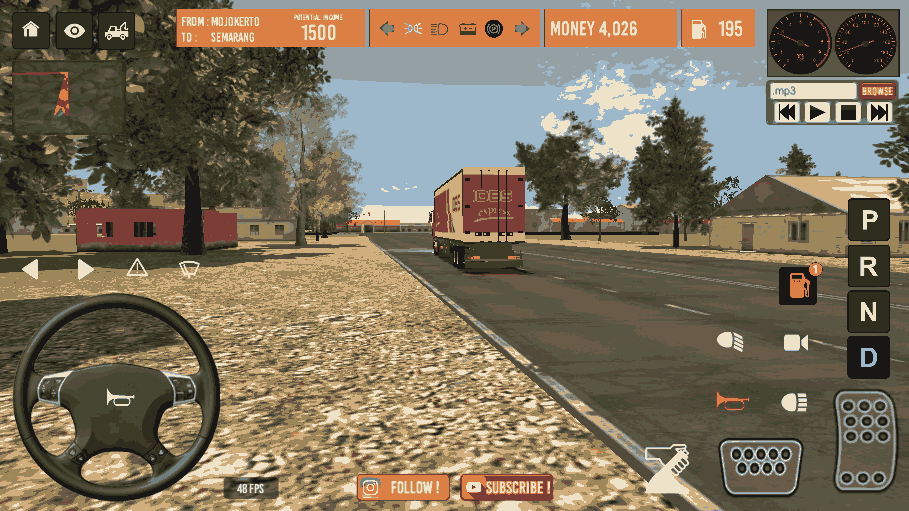The width and height of the screenshot is (909, 511).
Task: Sound the orange trumpet horn
Action: click(x=732, y=401)
